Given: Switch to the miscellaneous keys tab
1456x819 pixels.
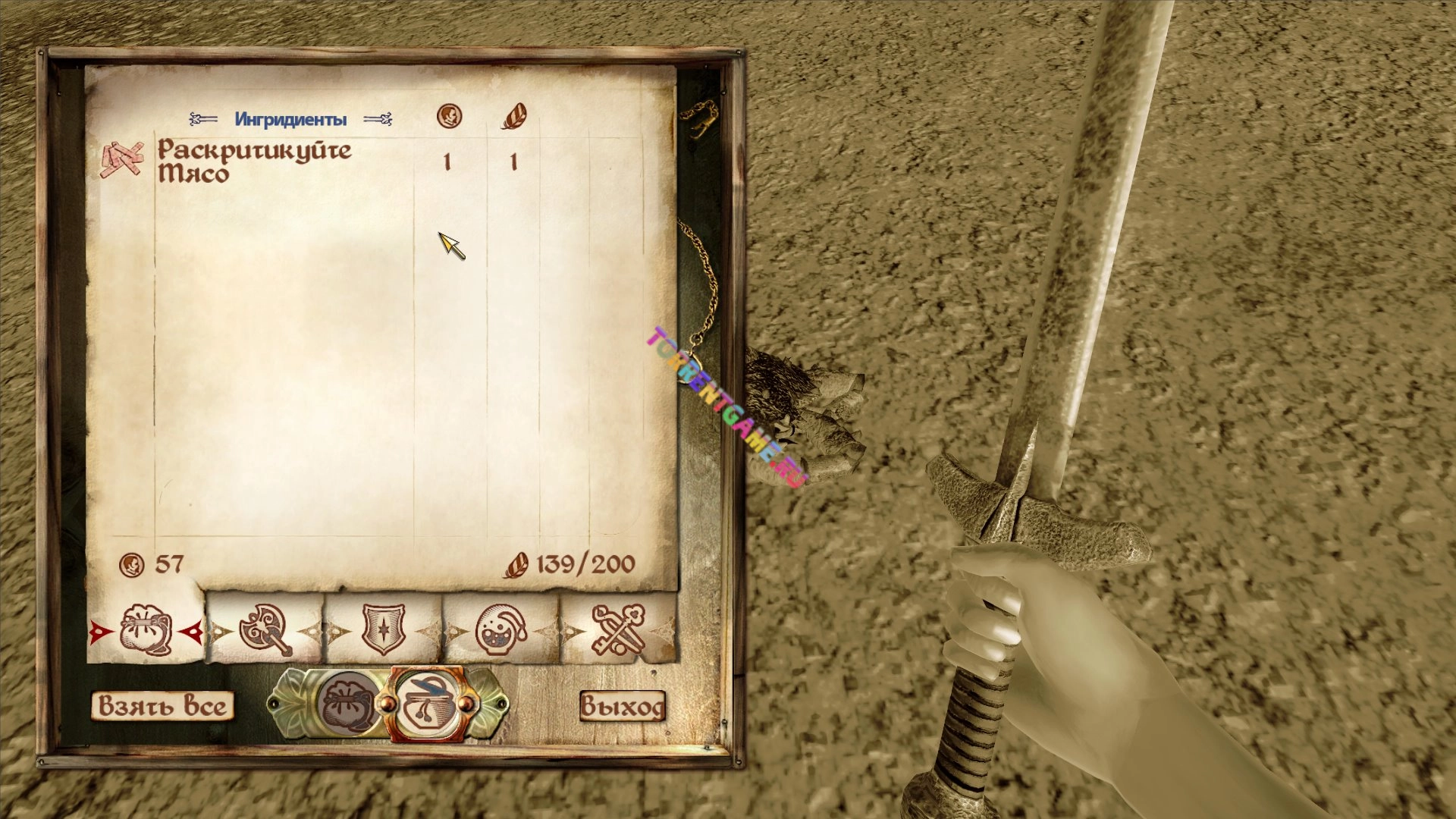Looking at the screenshot, I should point(618,630).
